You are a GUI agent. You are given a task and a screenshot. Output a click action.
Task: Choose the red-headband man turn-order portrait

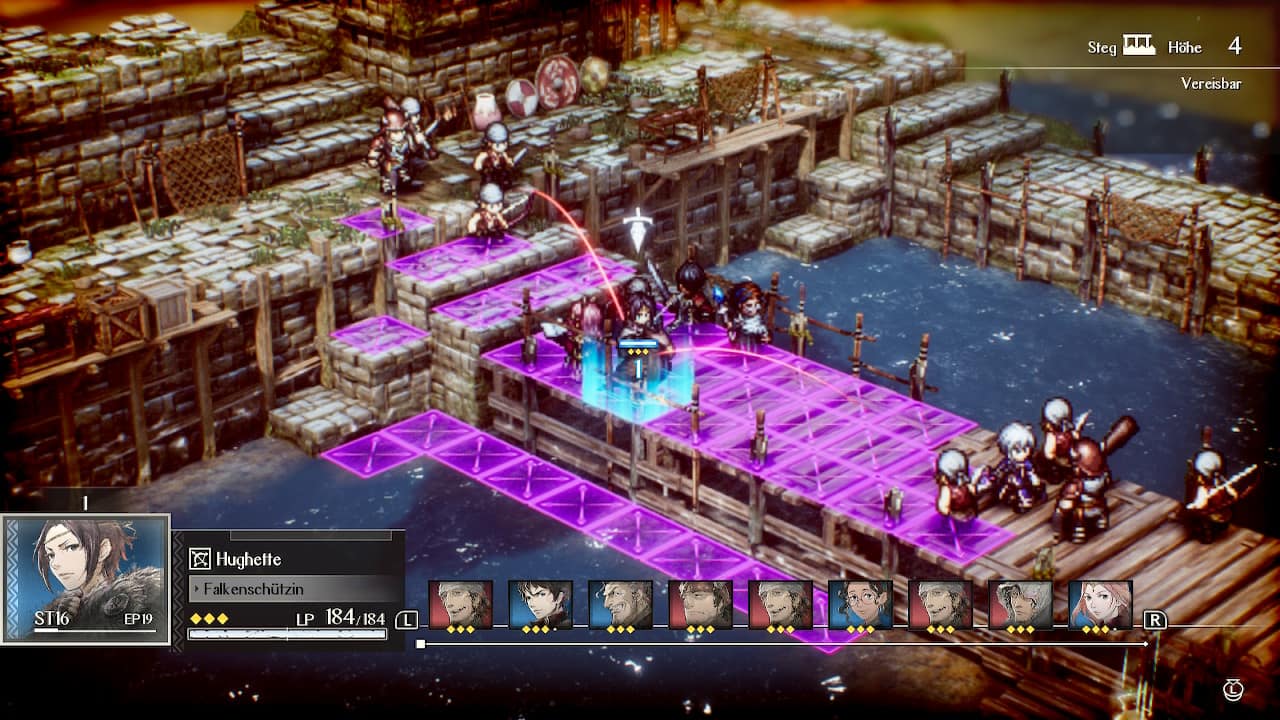[700, 605]
